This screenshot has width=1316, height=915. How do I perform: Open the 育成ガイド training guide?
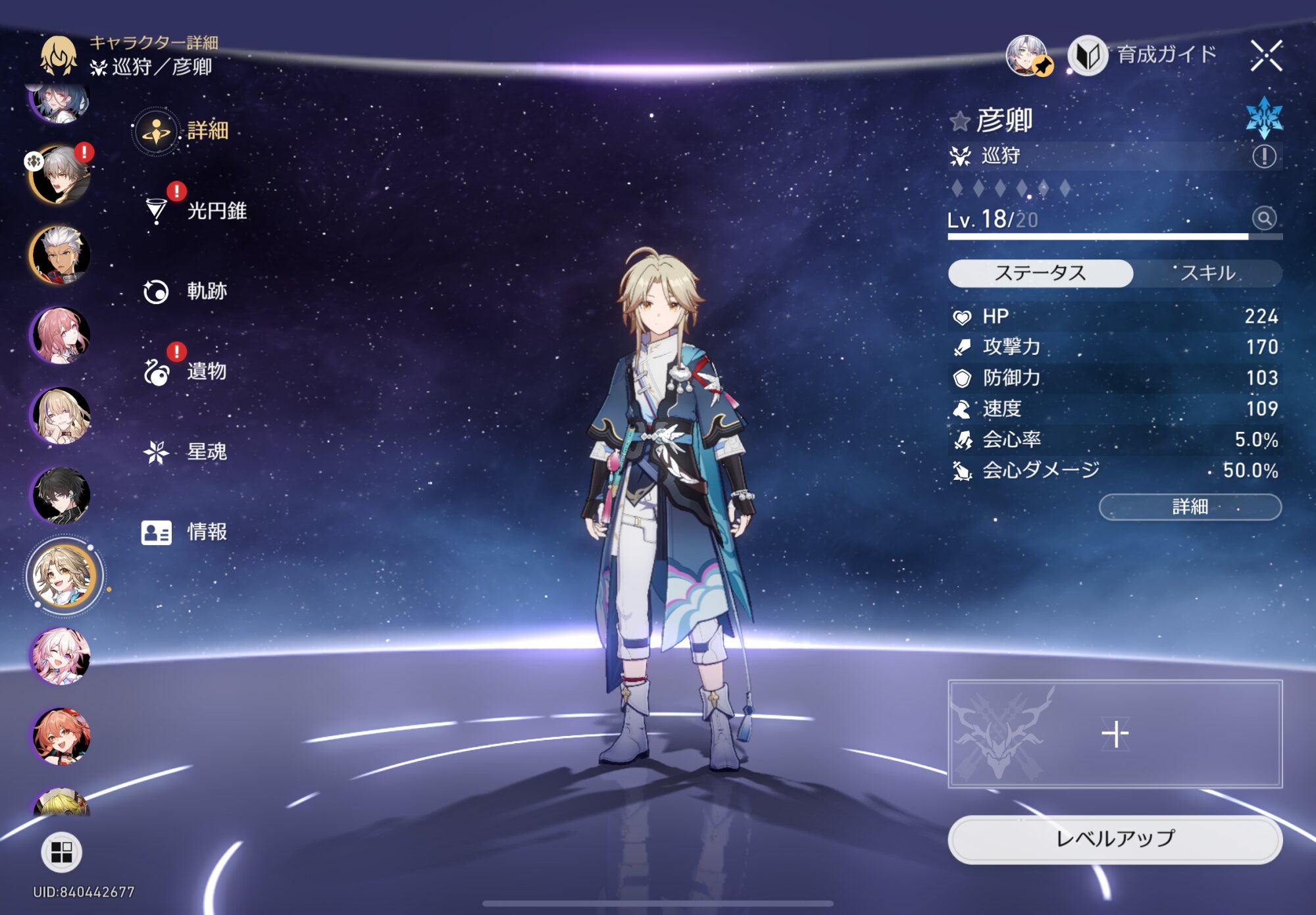[x=1144, y=55]
